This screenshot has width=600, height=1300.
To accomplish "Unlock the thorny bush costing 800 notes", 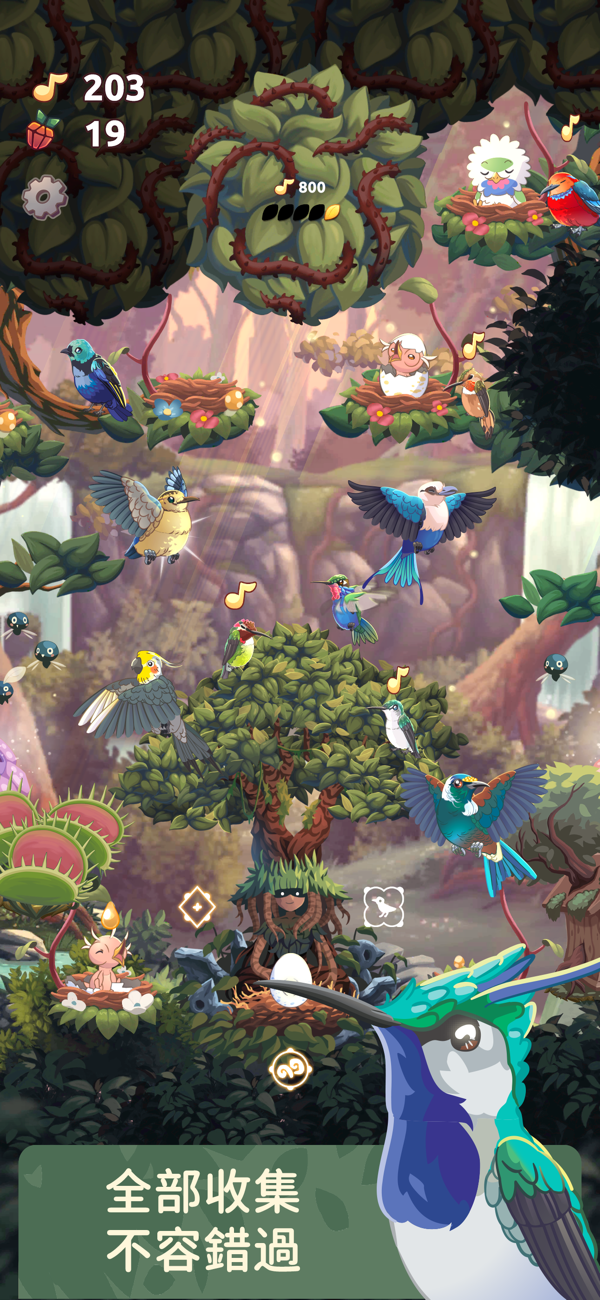I will (x=300, y=197).
